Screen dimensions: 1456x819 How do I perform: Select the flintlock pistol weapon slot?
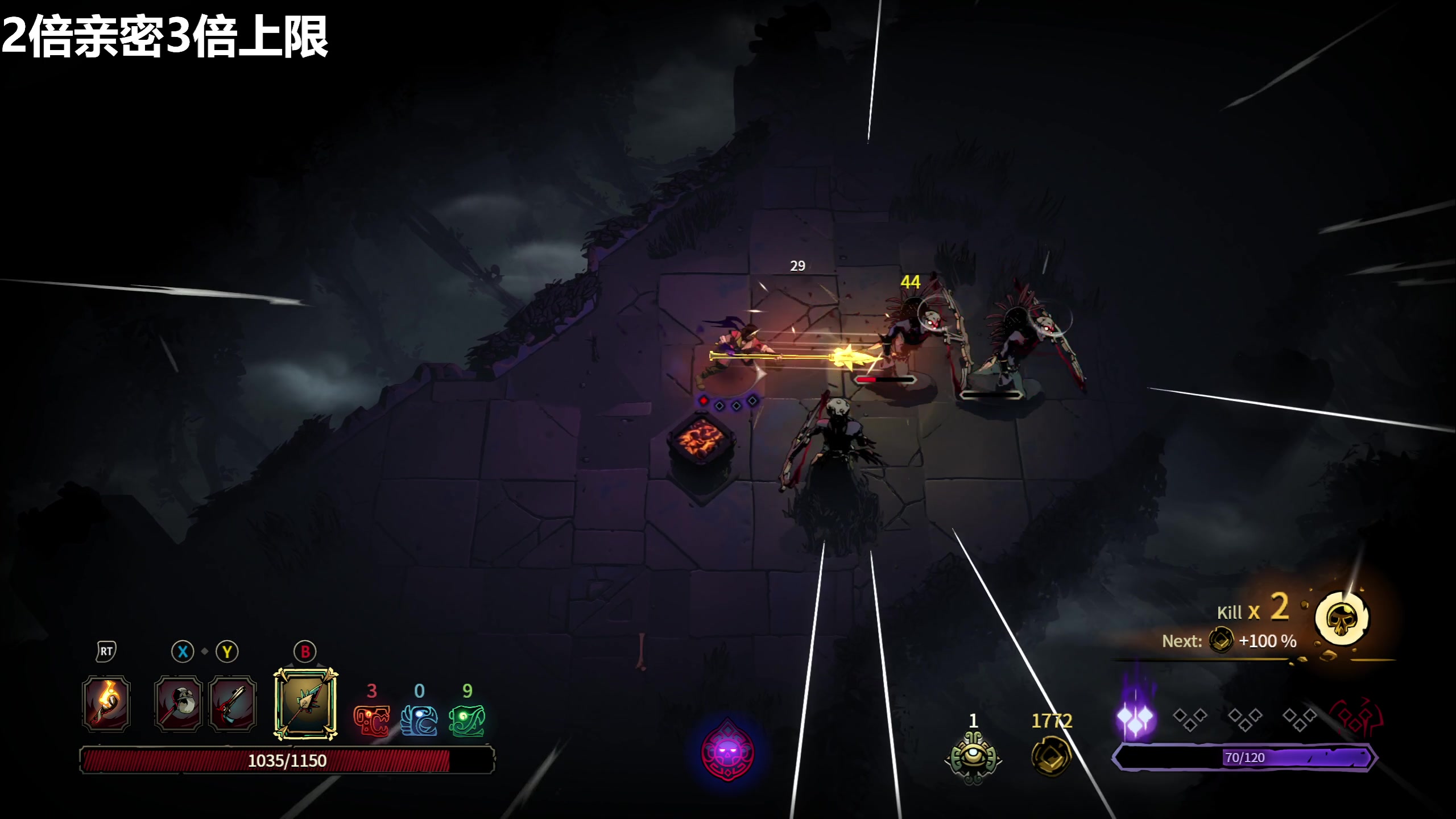232,704
